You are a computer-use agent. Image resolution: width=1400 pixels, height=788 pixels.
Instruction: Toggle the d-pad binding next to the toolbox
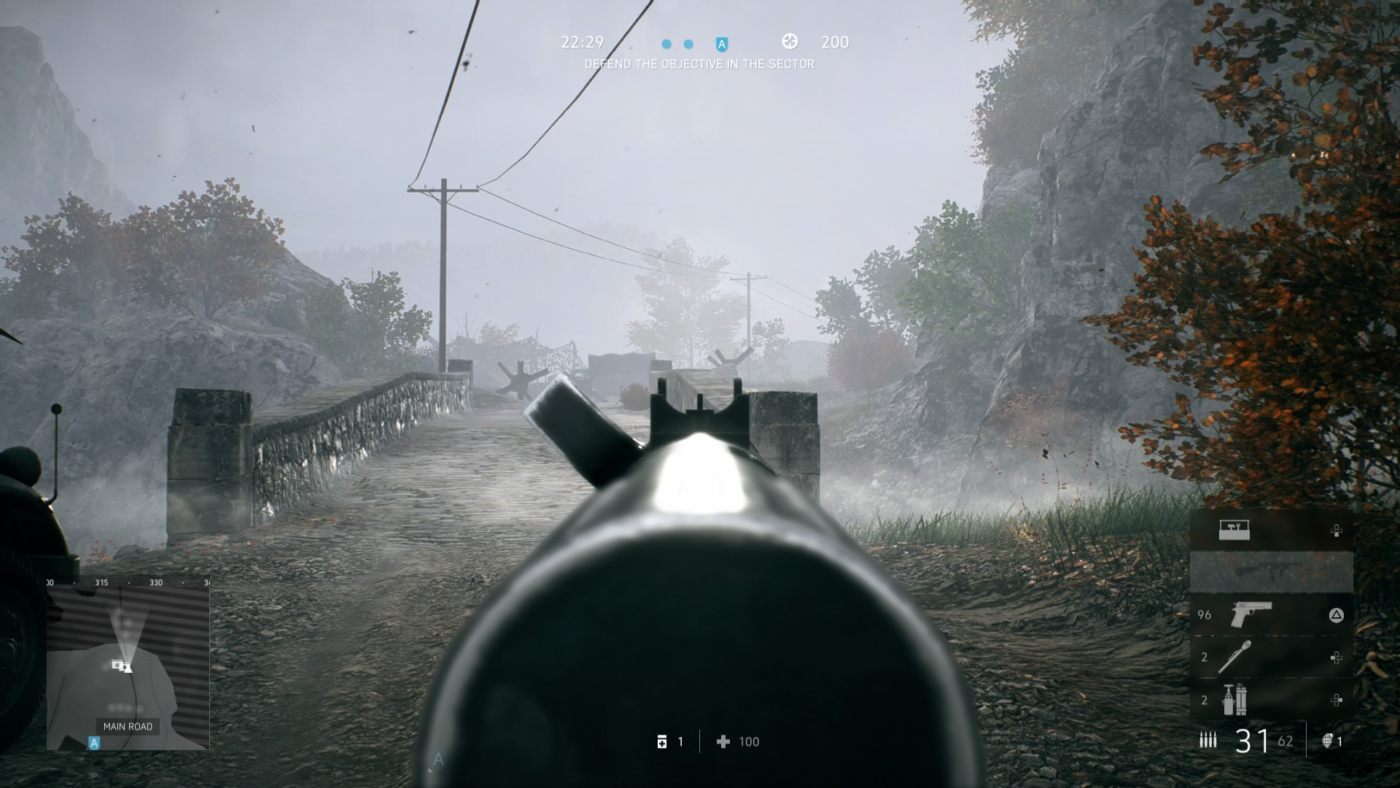tap(1337, 531)
